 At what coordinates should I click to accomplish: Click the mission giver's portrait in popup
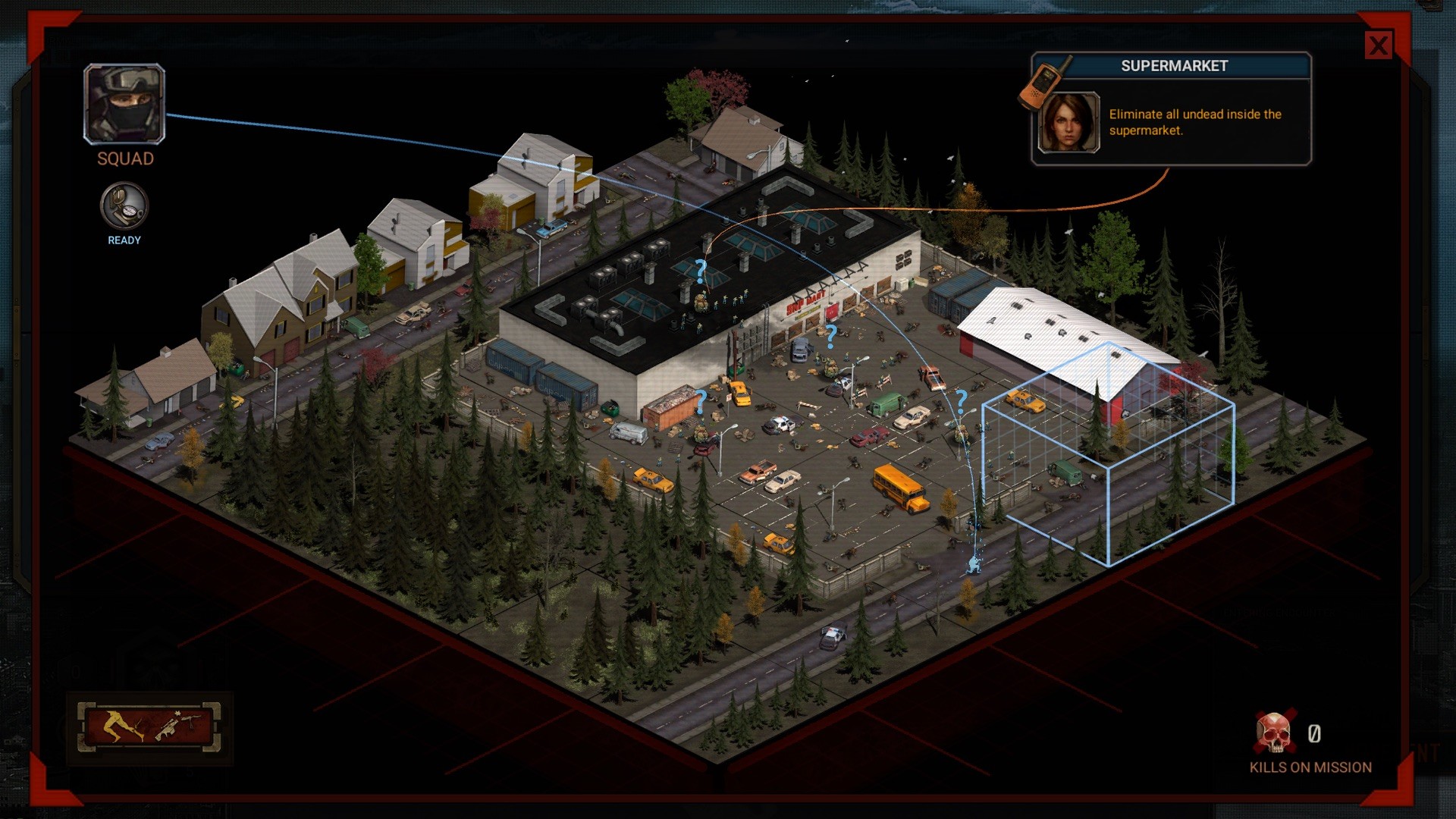pos(1067,123)
